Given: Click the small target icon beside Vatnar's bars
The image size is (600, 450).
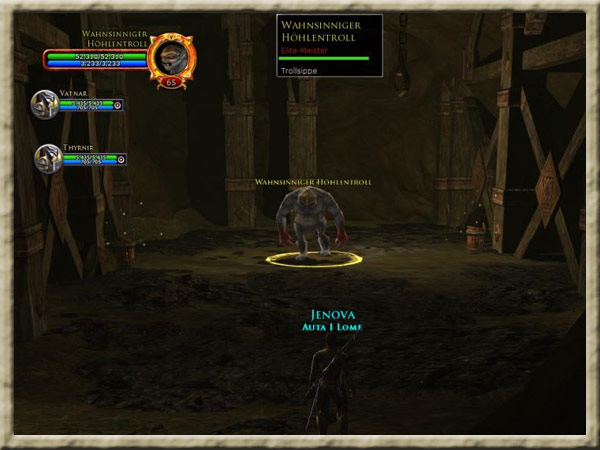Looking at the screenshot, I should pyautogui.click(x=118, y=104).
